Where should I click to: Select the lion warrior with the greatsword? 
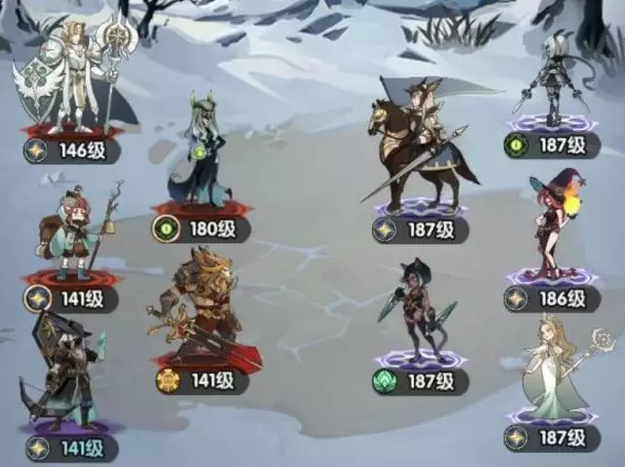200,310
